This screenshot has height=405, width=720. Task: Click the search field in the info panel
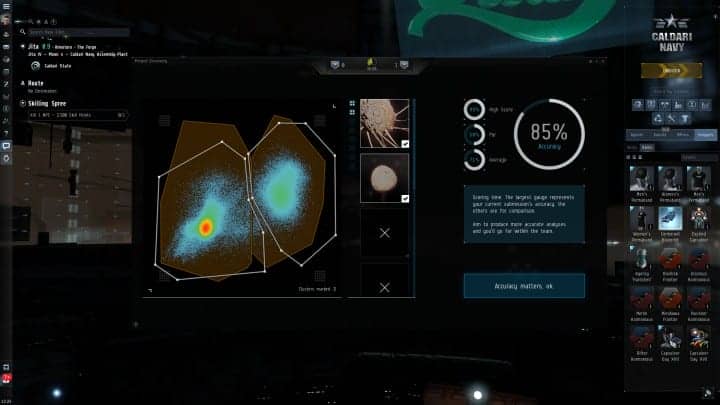point(80,32)
